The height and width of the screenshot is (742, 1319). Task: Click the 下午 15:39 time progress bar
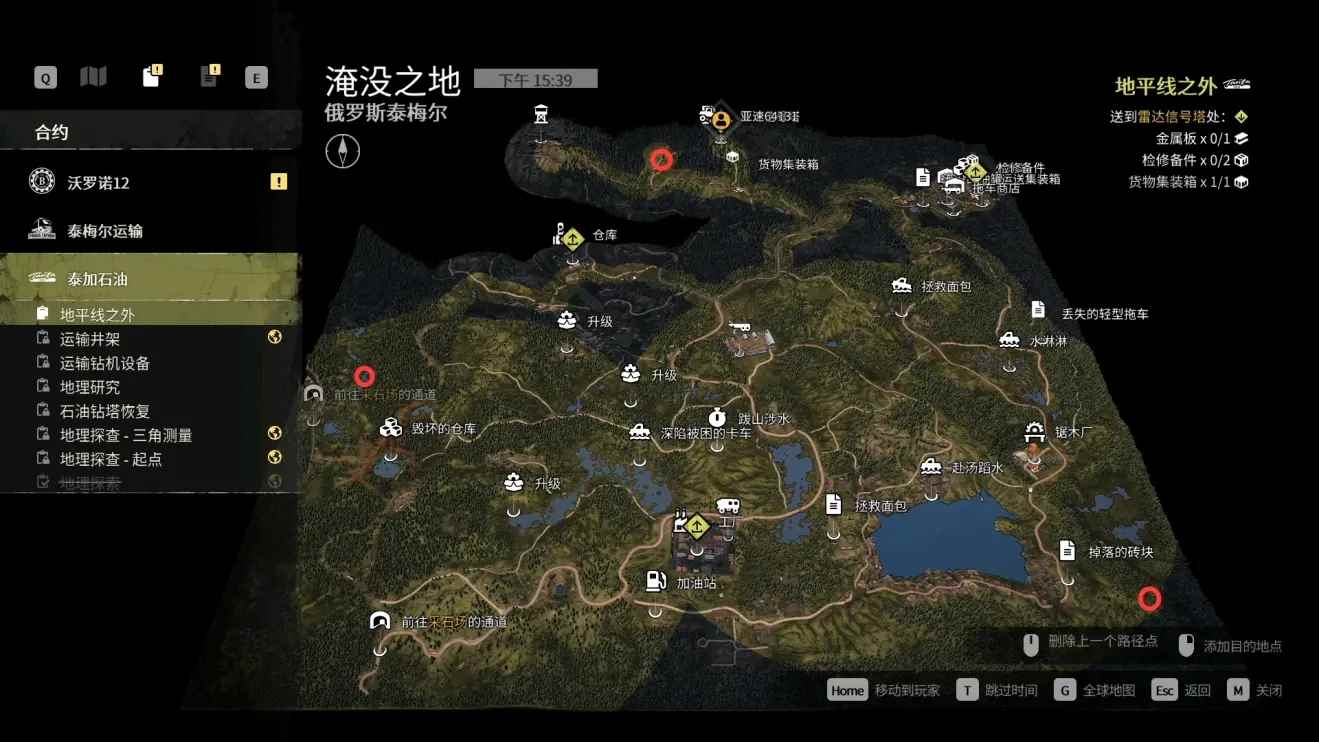(x=538, y=78)
